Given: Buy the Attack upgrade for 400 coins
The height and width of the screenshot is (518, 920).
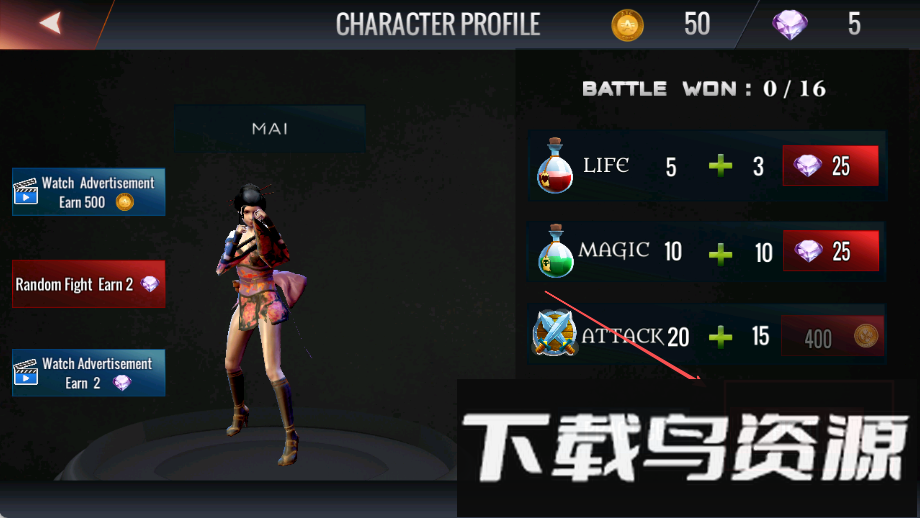Looking at the screenshot, I should (832, 337).
